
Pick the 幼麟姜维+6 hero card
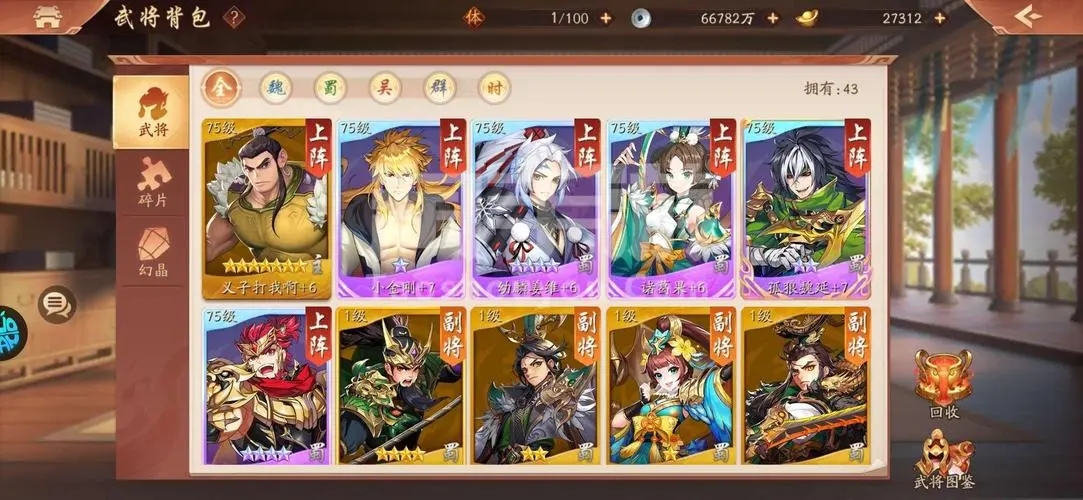[x=536, y=208]
